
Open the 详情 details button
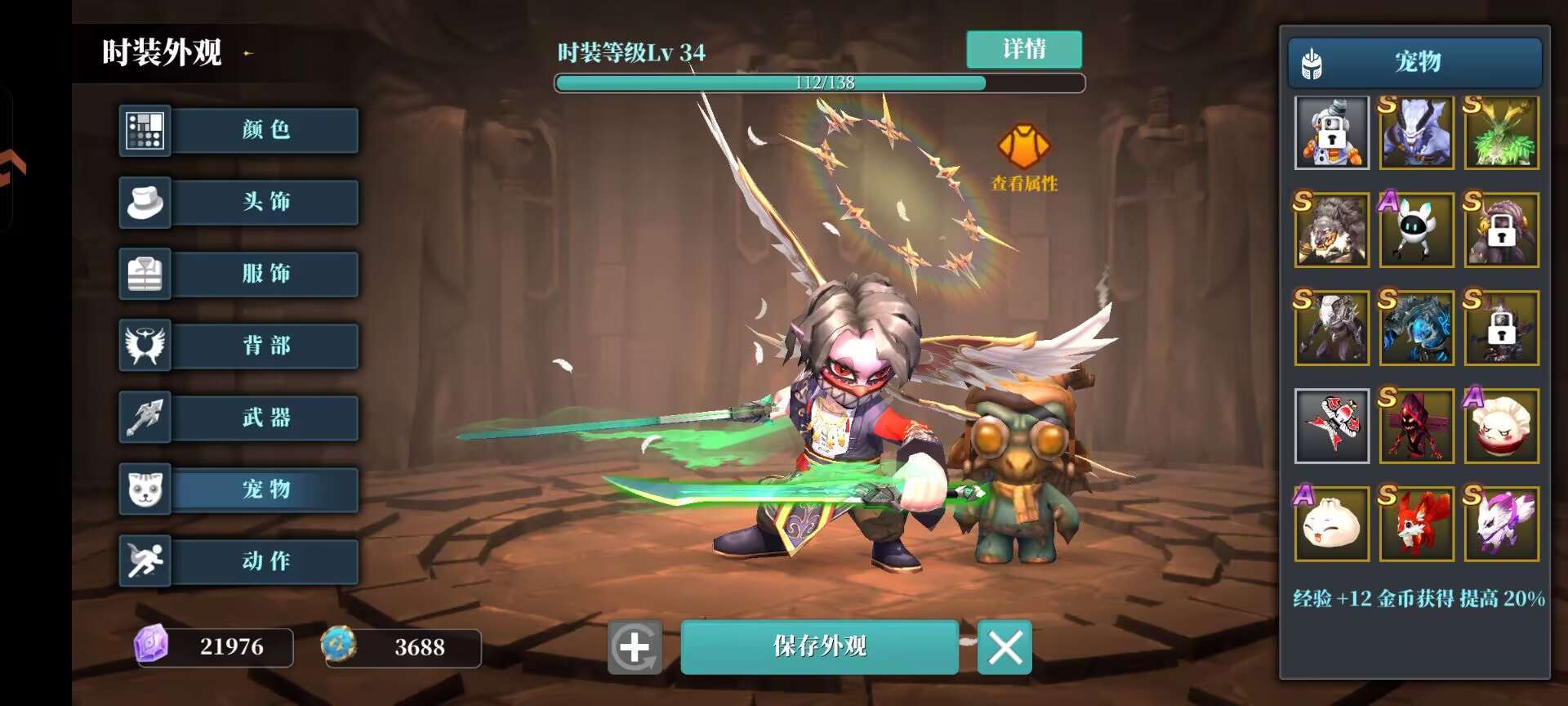tap(1023, 50)
